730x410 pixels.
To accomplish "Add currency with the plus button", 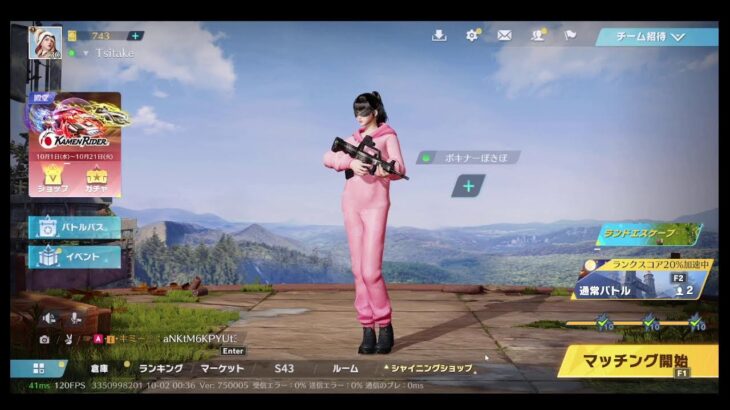I will [135, 35].
